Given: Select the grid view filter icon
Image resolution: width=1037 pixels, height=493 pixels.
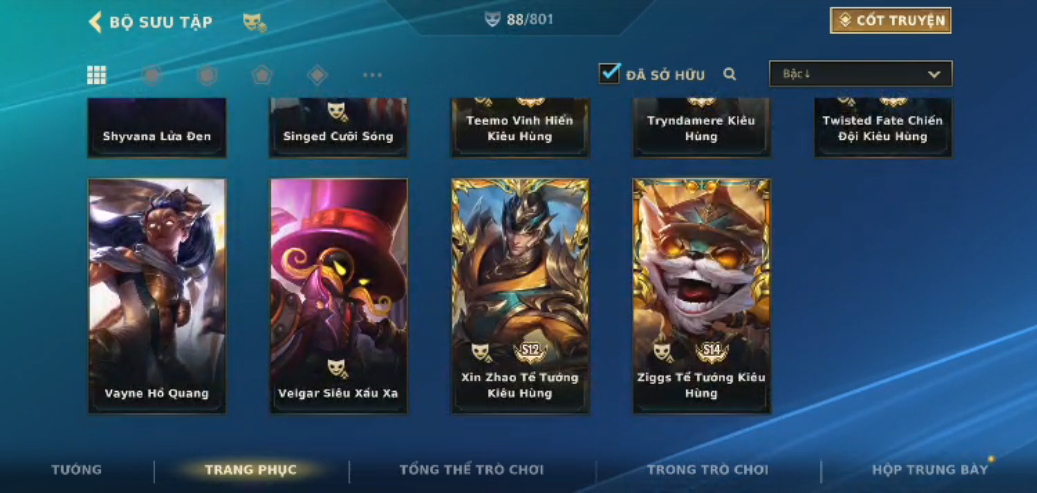Looking at the screenshot, I should point(97,75).
